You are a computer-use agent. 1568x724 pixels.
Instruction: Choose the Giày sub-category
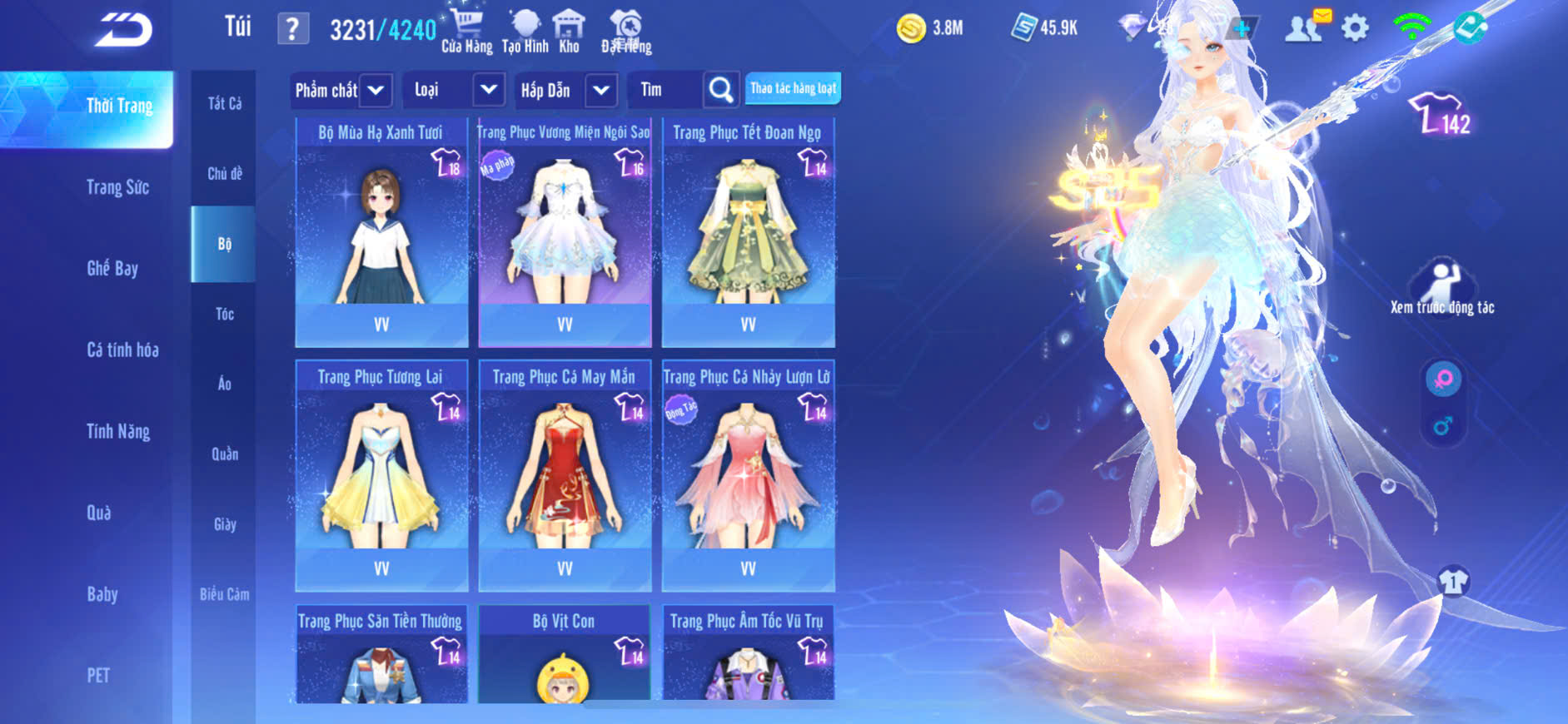click(x=224, y=524)
